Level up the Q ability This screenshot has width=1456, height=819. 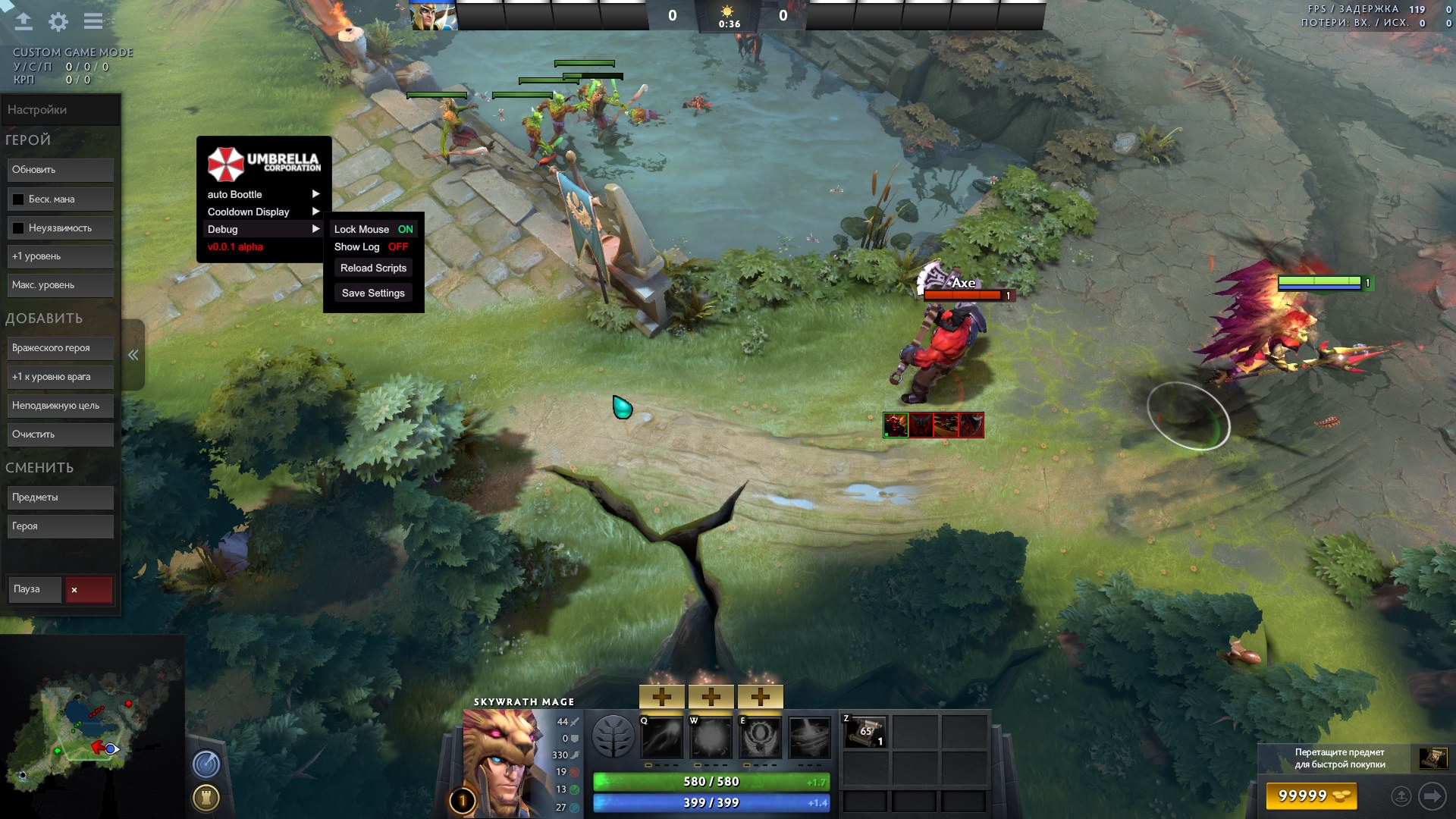pos(661,696)
